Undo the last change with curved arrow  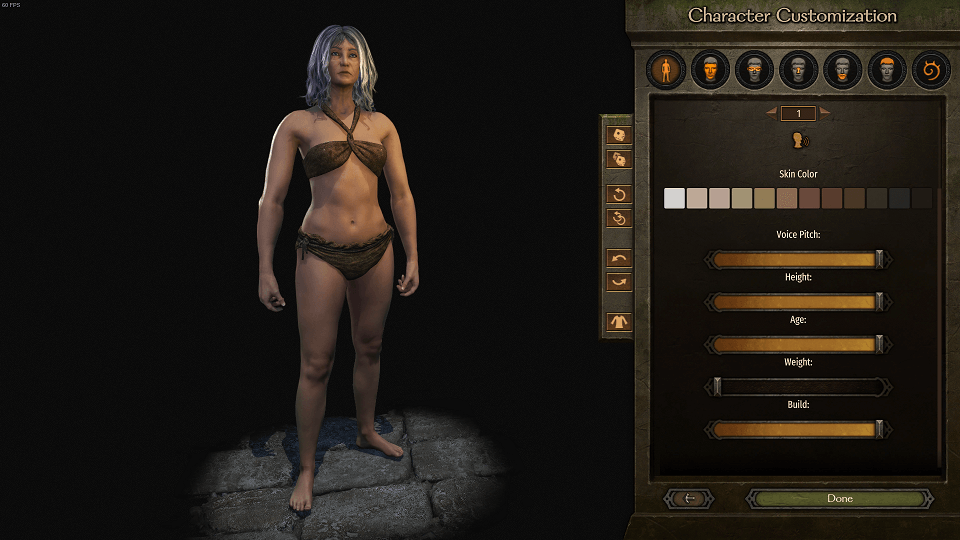pyautogui.click(x=619, y=259)
